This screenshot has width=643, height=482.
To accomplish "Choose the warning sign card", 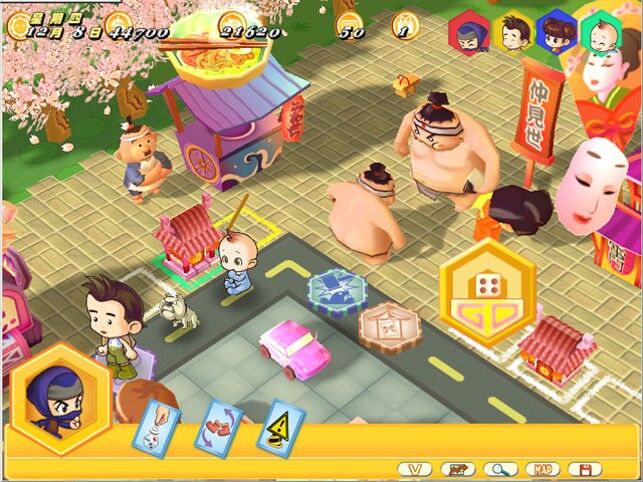I will [x=281, y=423].
